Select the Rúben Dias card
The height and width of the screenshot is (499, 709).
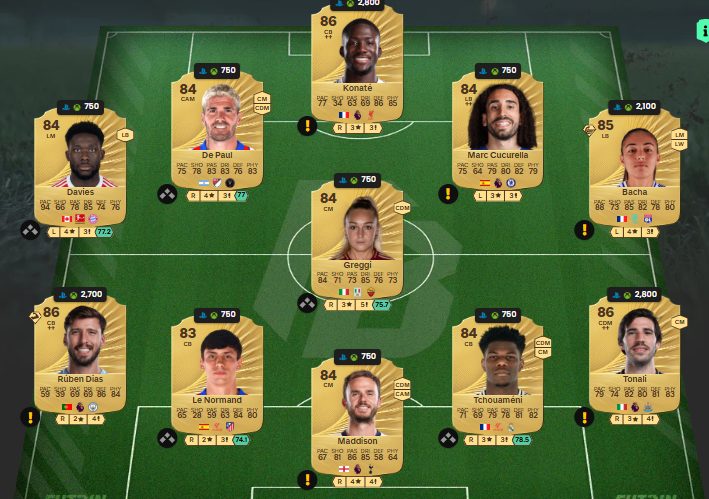click(x=80, y=350)
